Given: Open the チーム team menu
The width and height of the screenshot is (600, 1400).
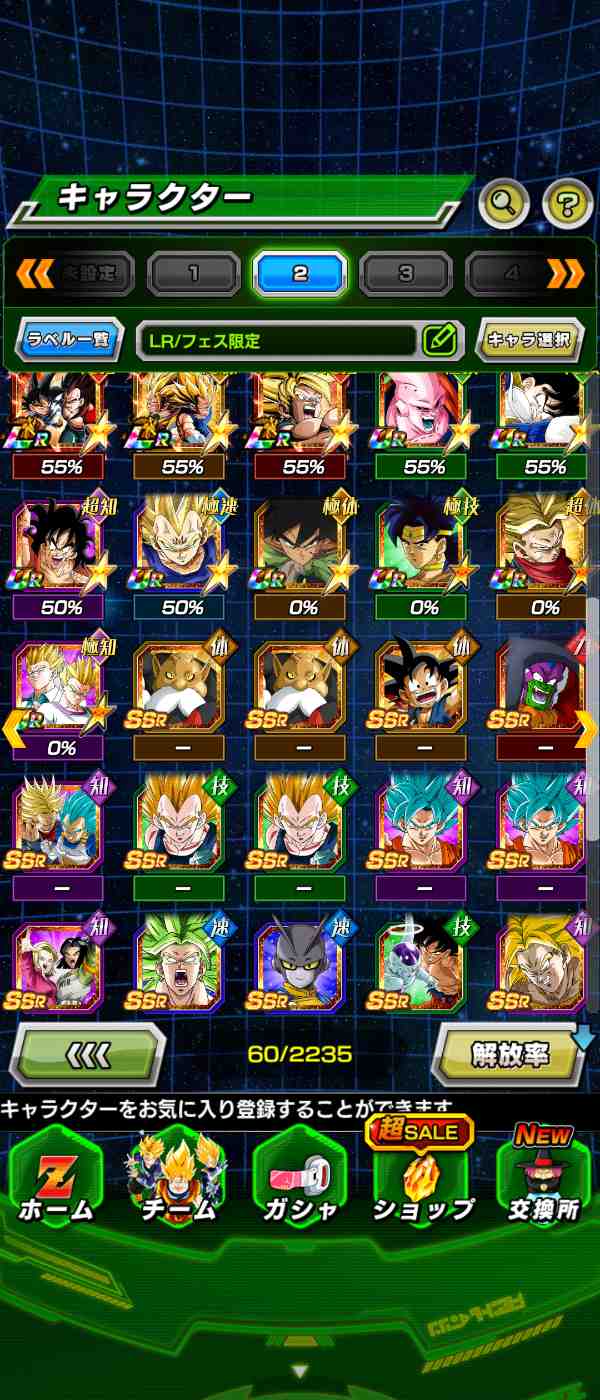Looking at the screenshot, I should 178,1178.
